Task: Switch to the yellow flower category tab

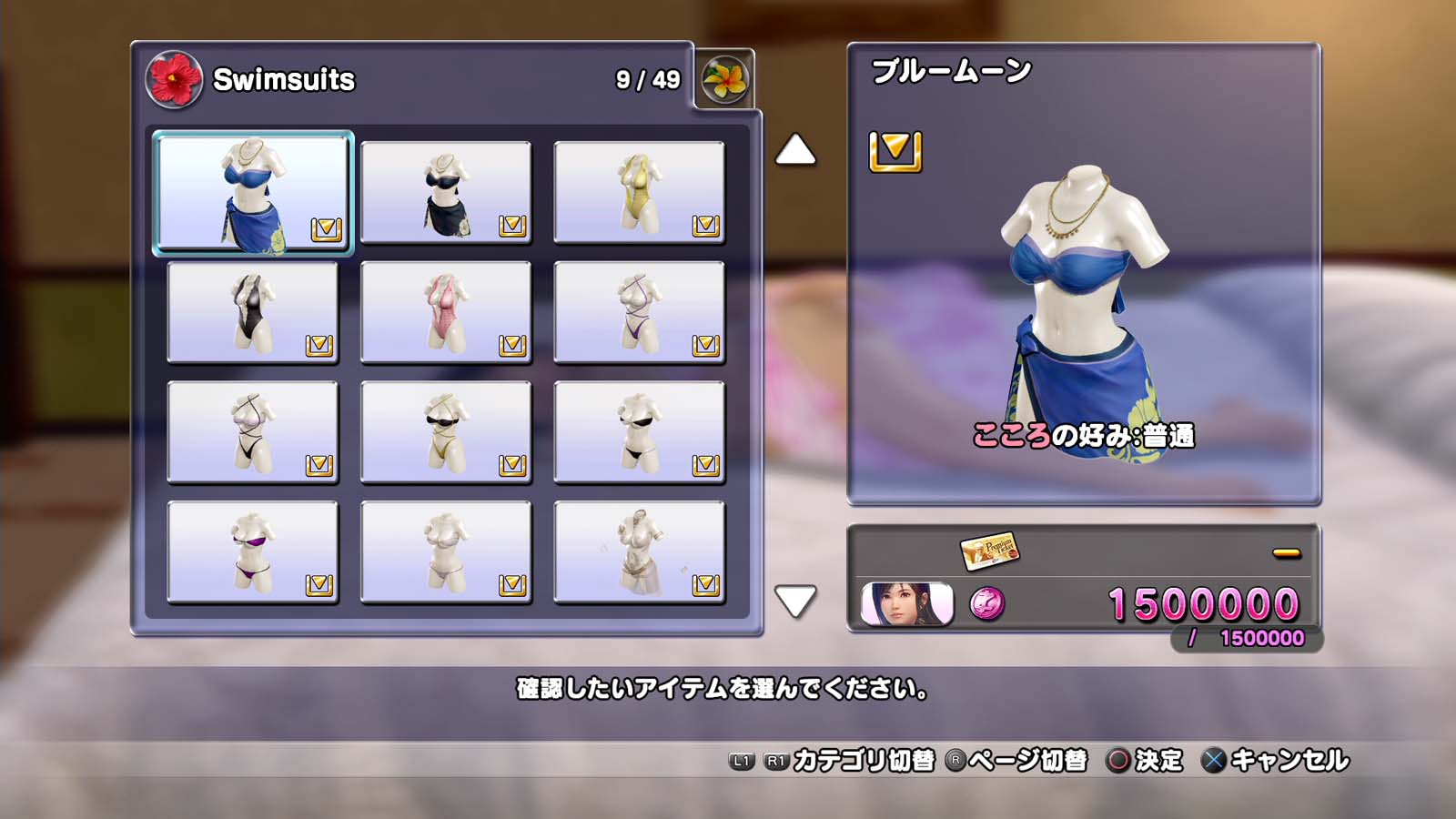Action: [x=724, y=80]
